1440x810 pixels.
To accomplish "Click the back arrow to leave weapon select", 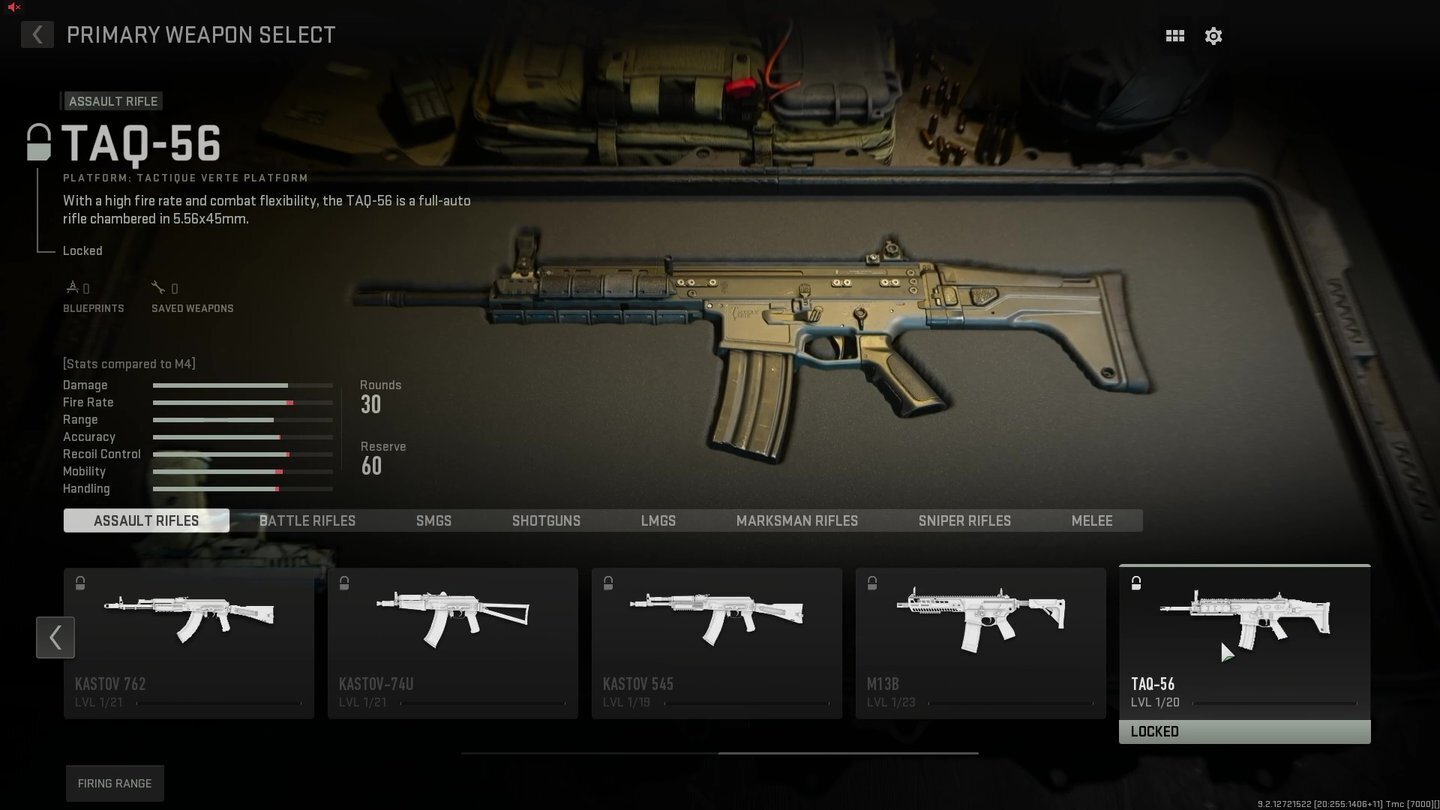I will pos(37,34).
